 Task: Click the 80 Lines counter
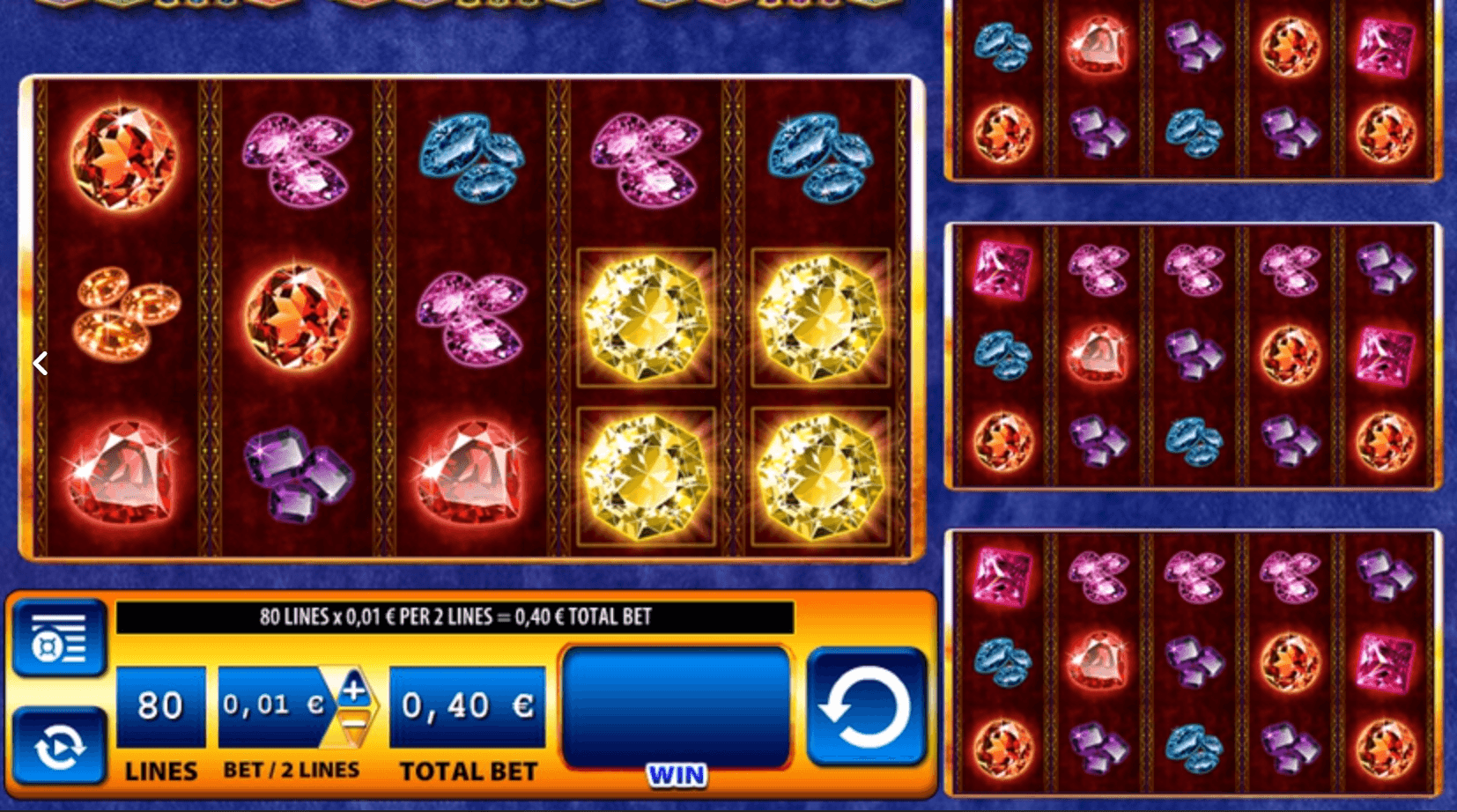(160, 705)
